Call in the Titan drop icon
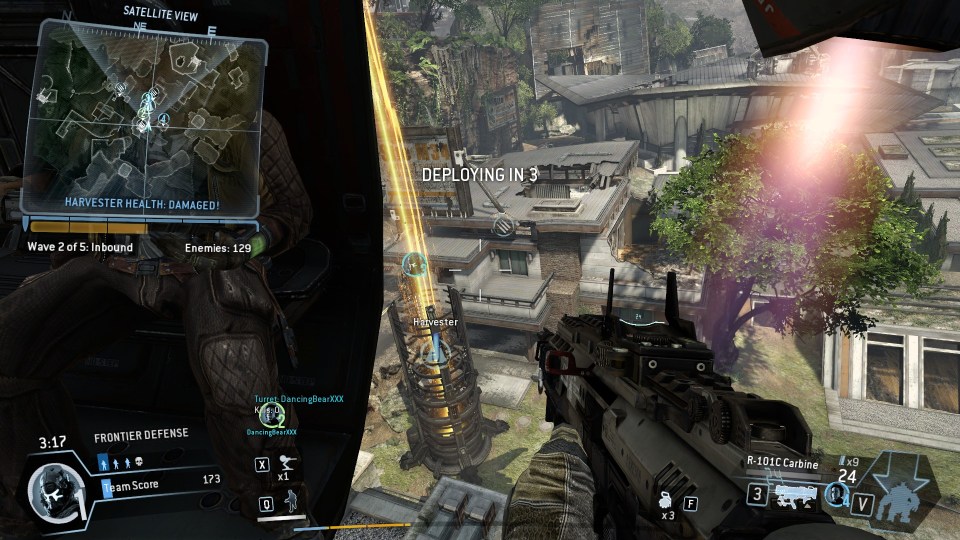Screen dimensions: 960x540 click(x=898, y=492)
